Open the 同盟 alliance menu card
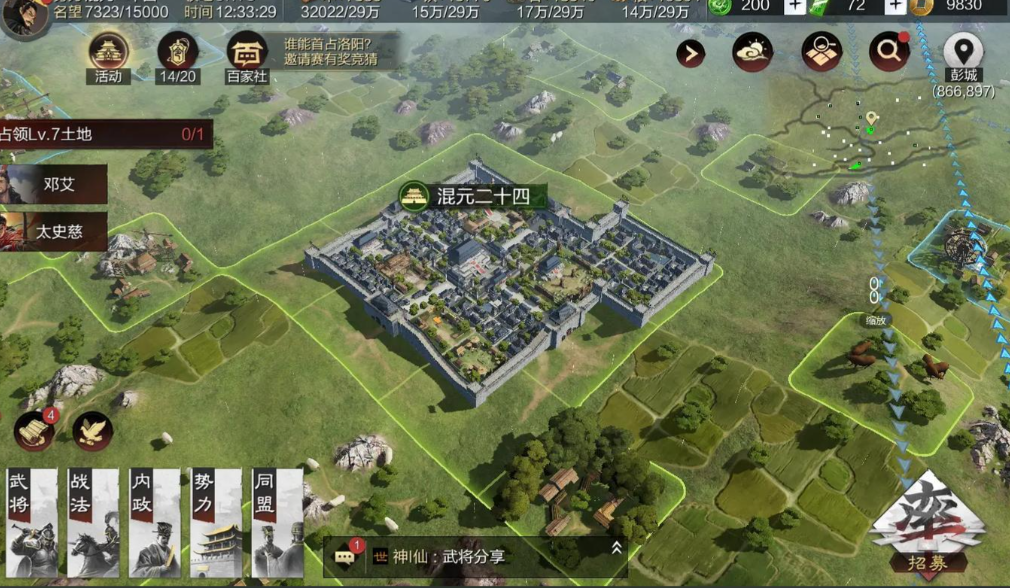The width and height of the screenshot is (1010, 588). click(276, 523)
